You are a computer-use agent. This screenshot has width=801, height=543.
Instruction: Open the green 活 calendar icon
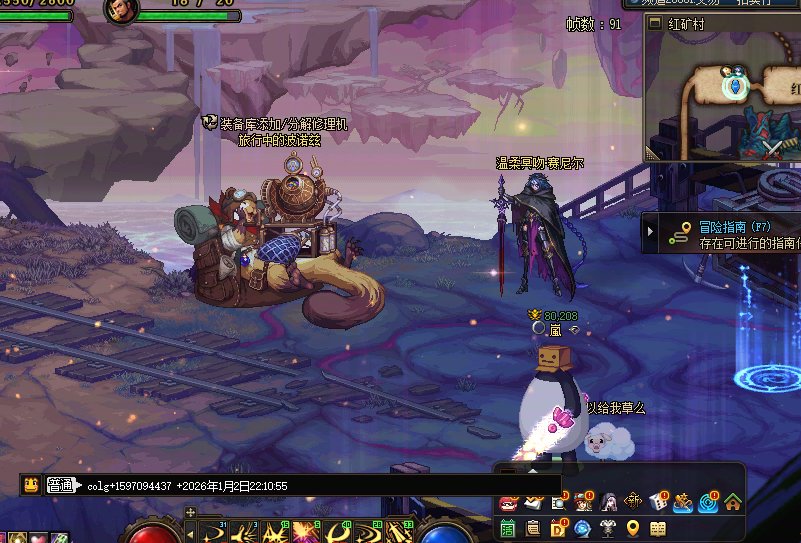tap(508, 528)
